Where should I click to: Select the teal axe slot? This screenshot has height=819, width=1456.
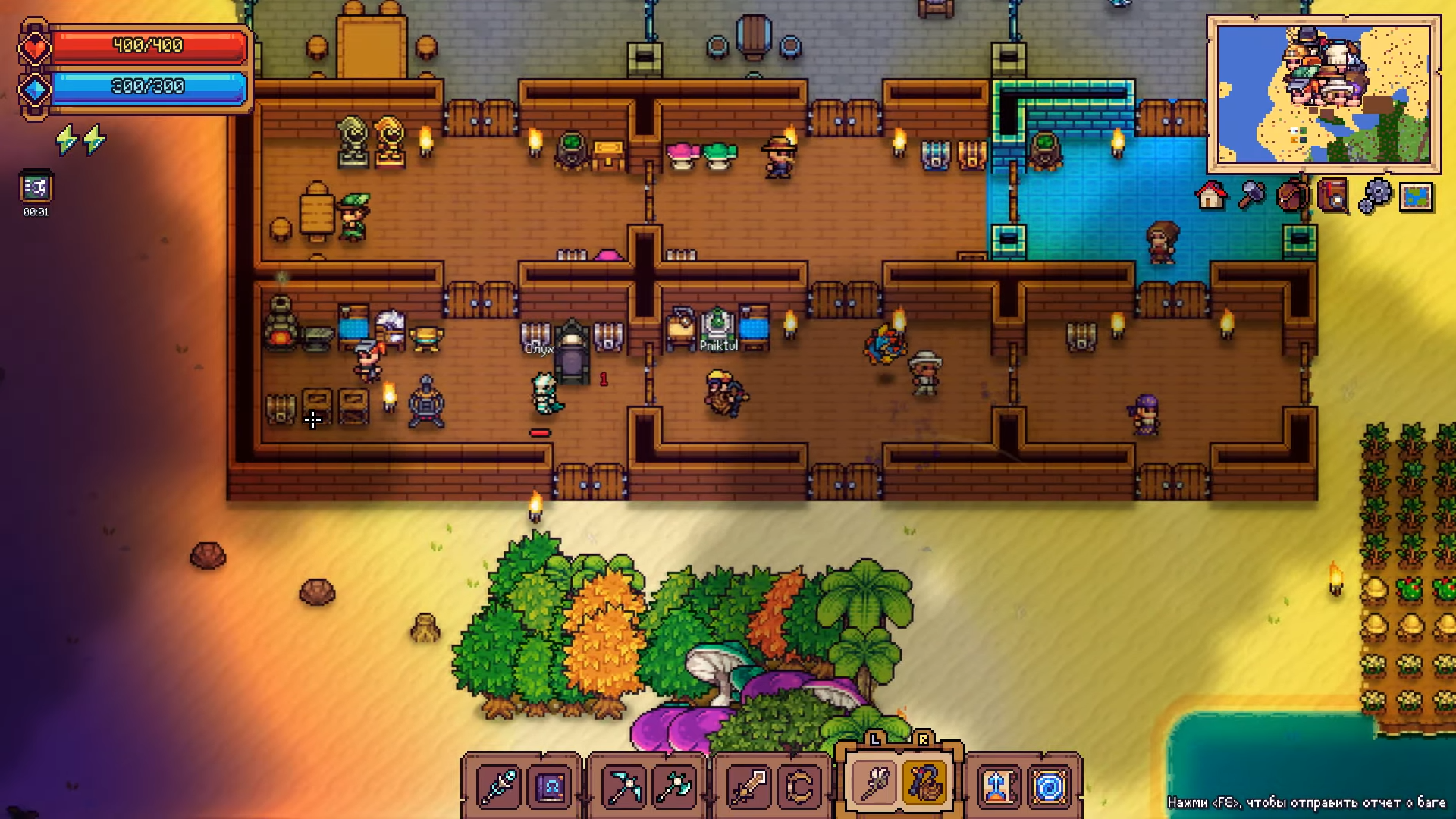pos(674,786)
